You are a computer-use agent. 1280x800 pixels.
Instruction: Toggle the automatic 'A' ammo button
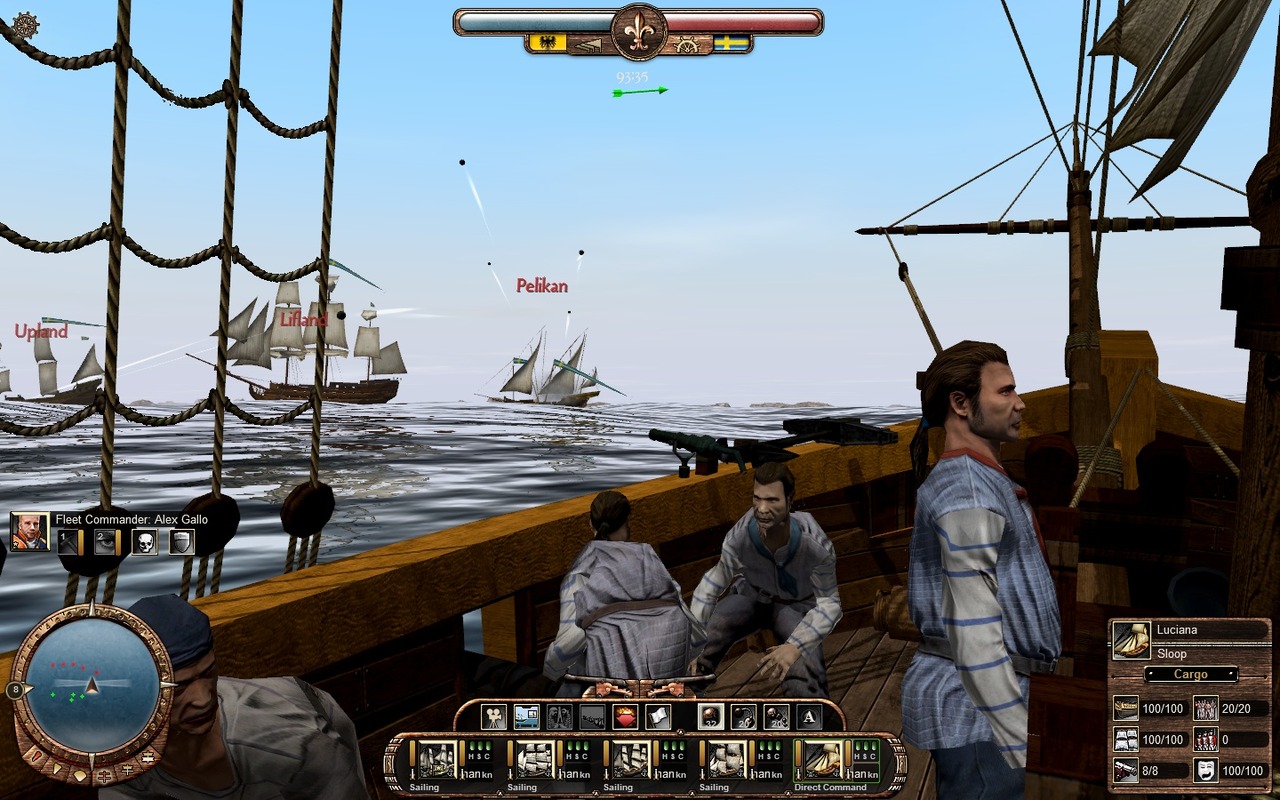808,716
